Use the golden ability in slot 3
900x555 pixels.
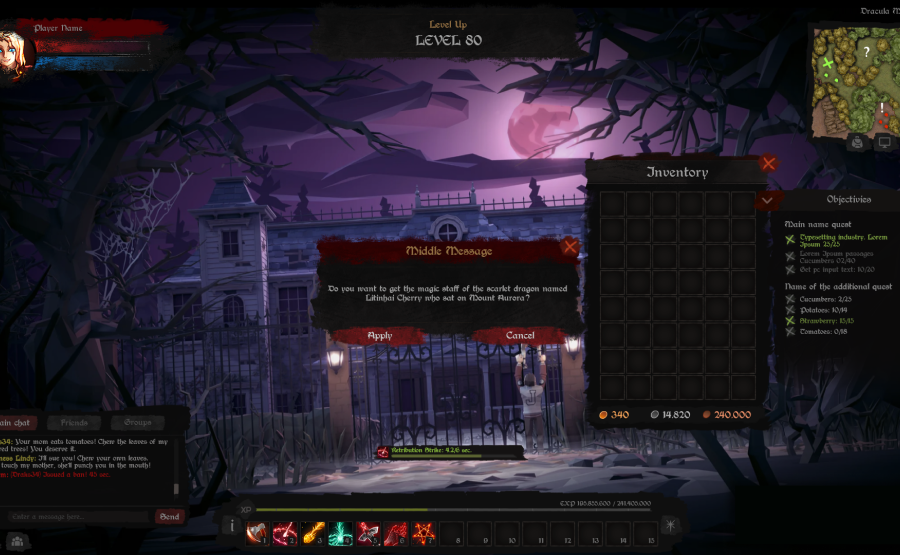click(313, 532)
